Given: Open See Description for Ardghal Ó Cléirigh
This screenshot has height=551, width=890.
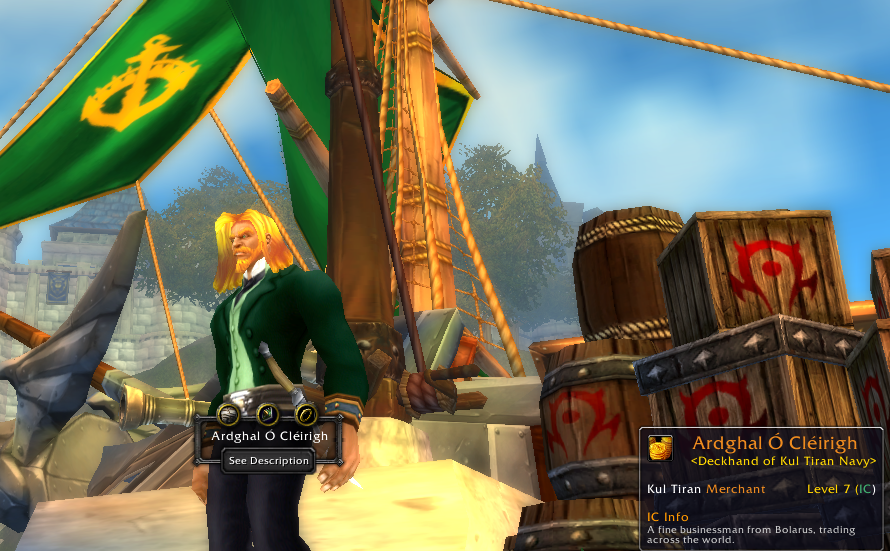Looking at the screenshot, I should pos(268,461).
